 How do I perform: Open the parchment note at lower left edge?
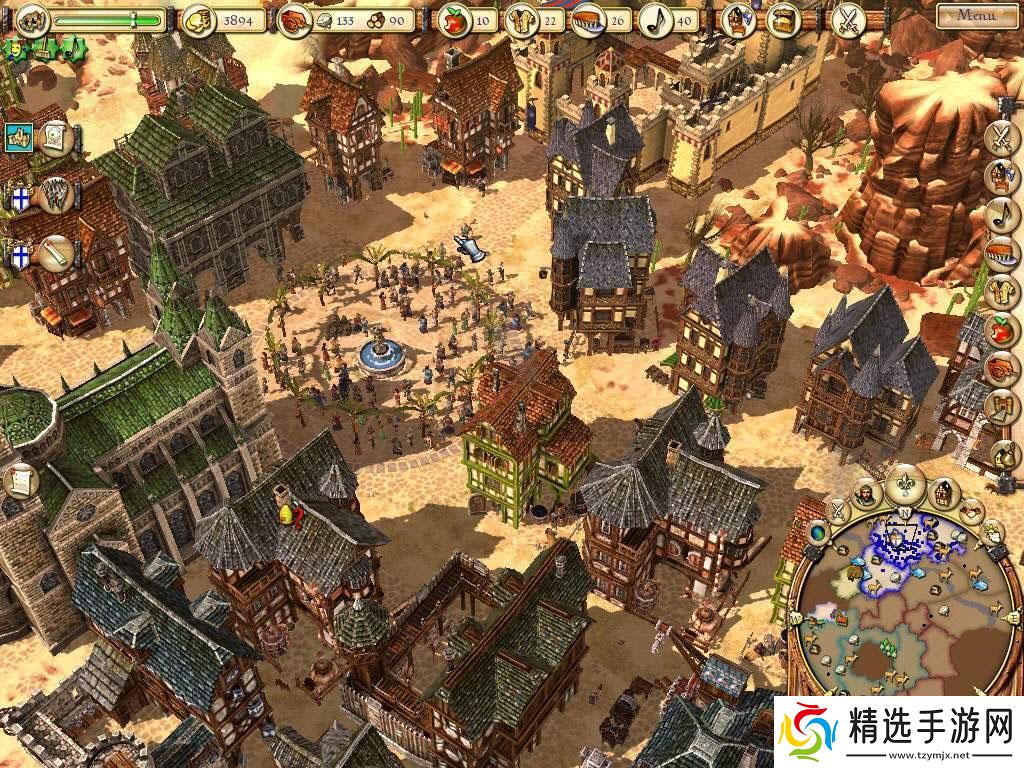[x=20, y=481]
